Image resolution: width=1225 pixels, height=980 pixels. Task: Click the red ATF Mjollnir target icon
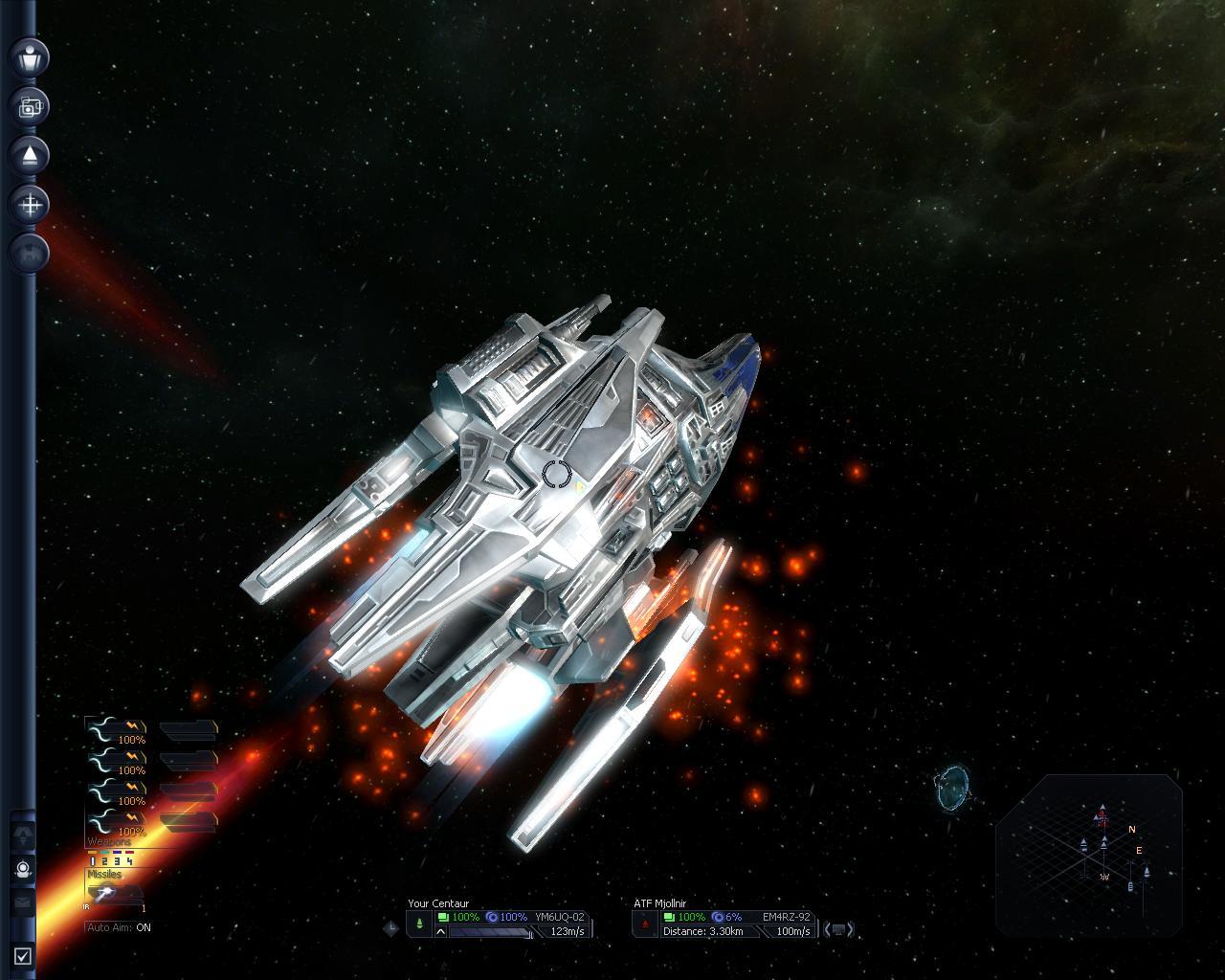tap(645, 924)
